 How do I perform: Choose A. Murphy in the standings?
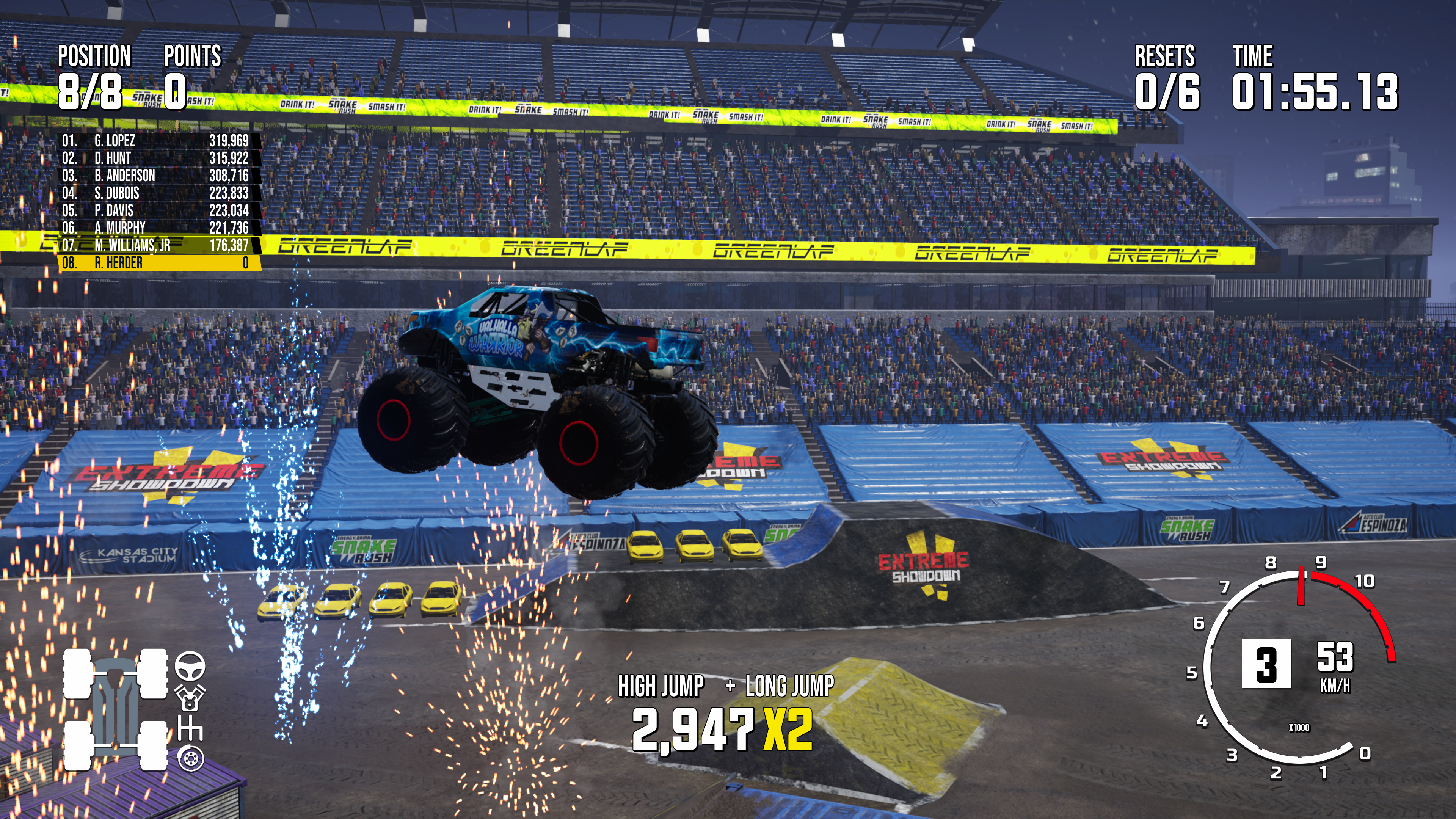pos(158,228)
